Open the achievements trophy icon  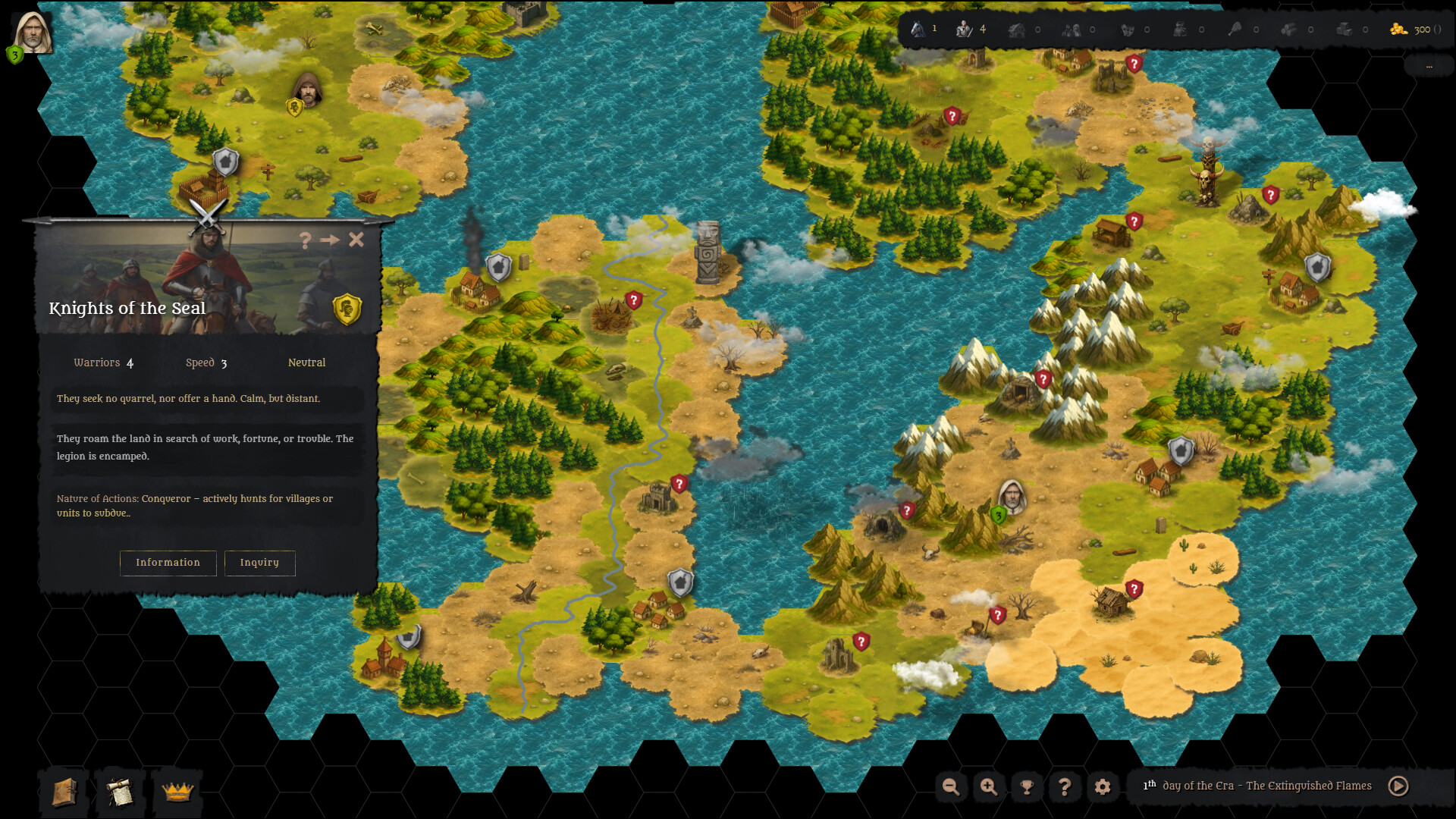[x=1027, y=787]
